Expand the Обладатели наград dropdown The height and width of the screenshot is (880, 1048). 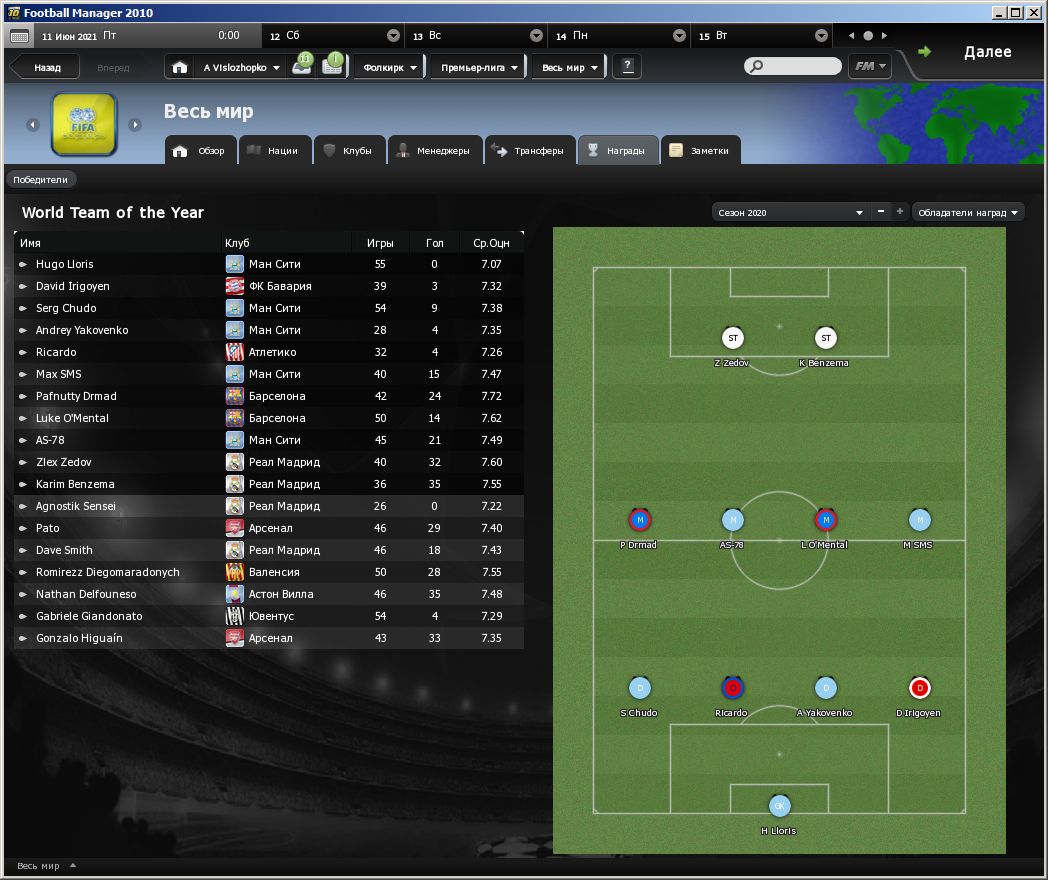tap(968, 213)
